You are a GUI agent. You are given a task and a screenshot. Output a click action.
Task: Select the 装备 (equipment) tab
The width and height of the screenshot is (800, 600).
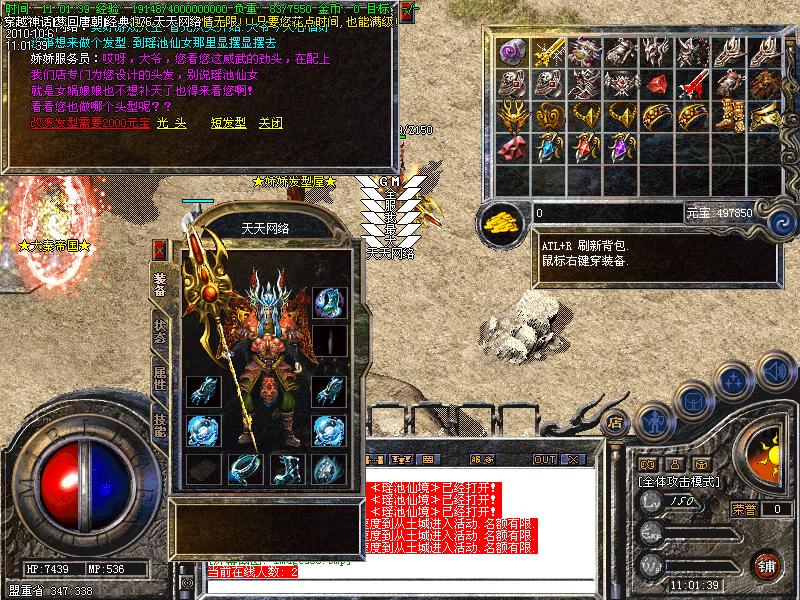pyautogui.click(x=159, y=283)
